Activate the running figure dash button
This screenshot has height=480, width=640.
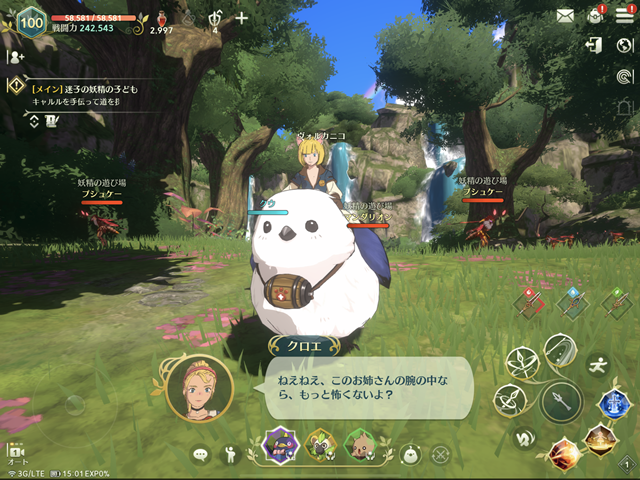[598, 364]
